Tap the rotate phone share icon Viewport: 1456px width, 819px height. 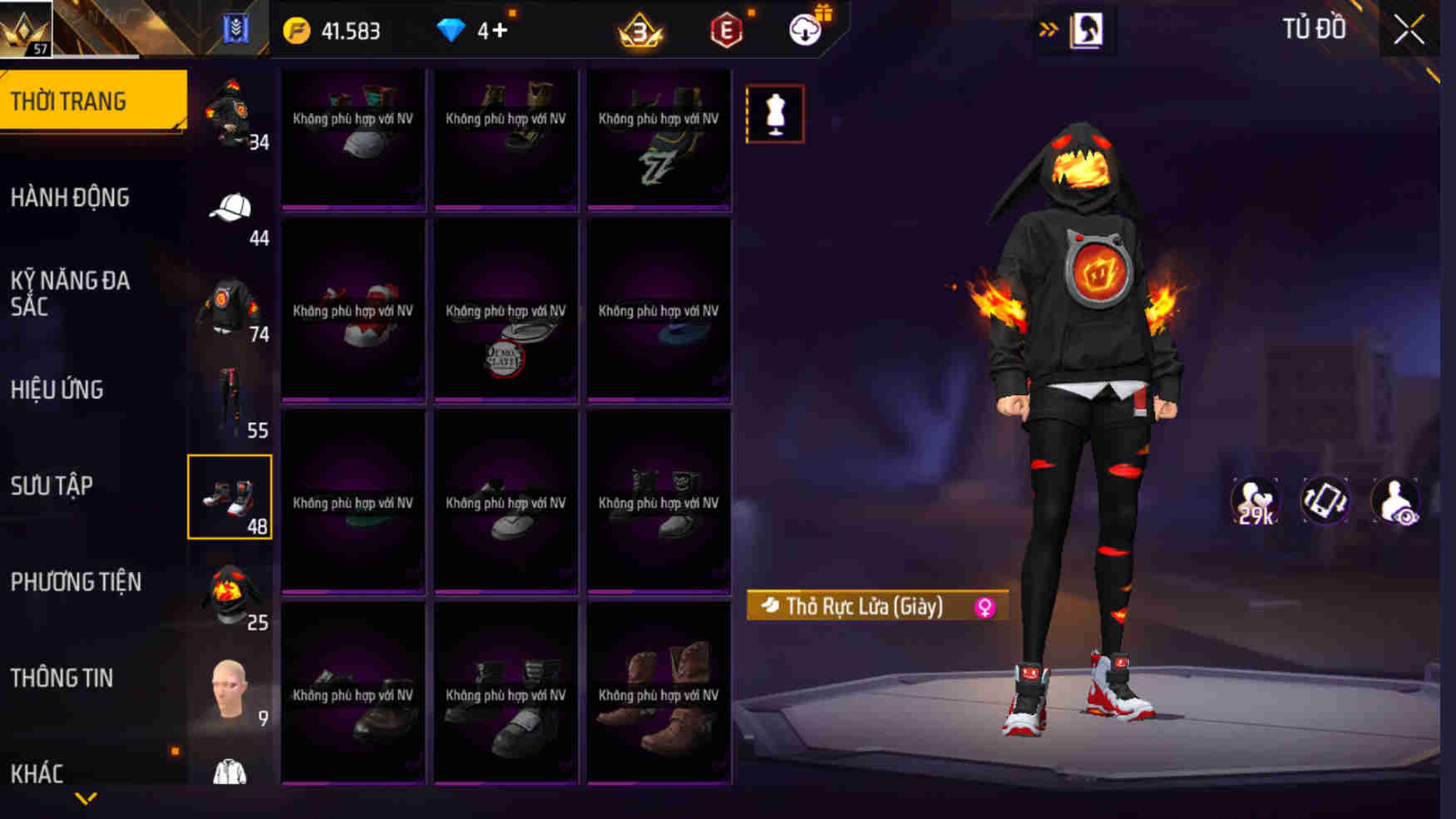tap(1325, 499)
